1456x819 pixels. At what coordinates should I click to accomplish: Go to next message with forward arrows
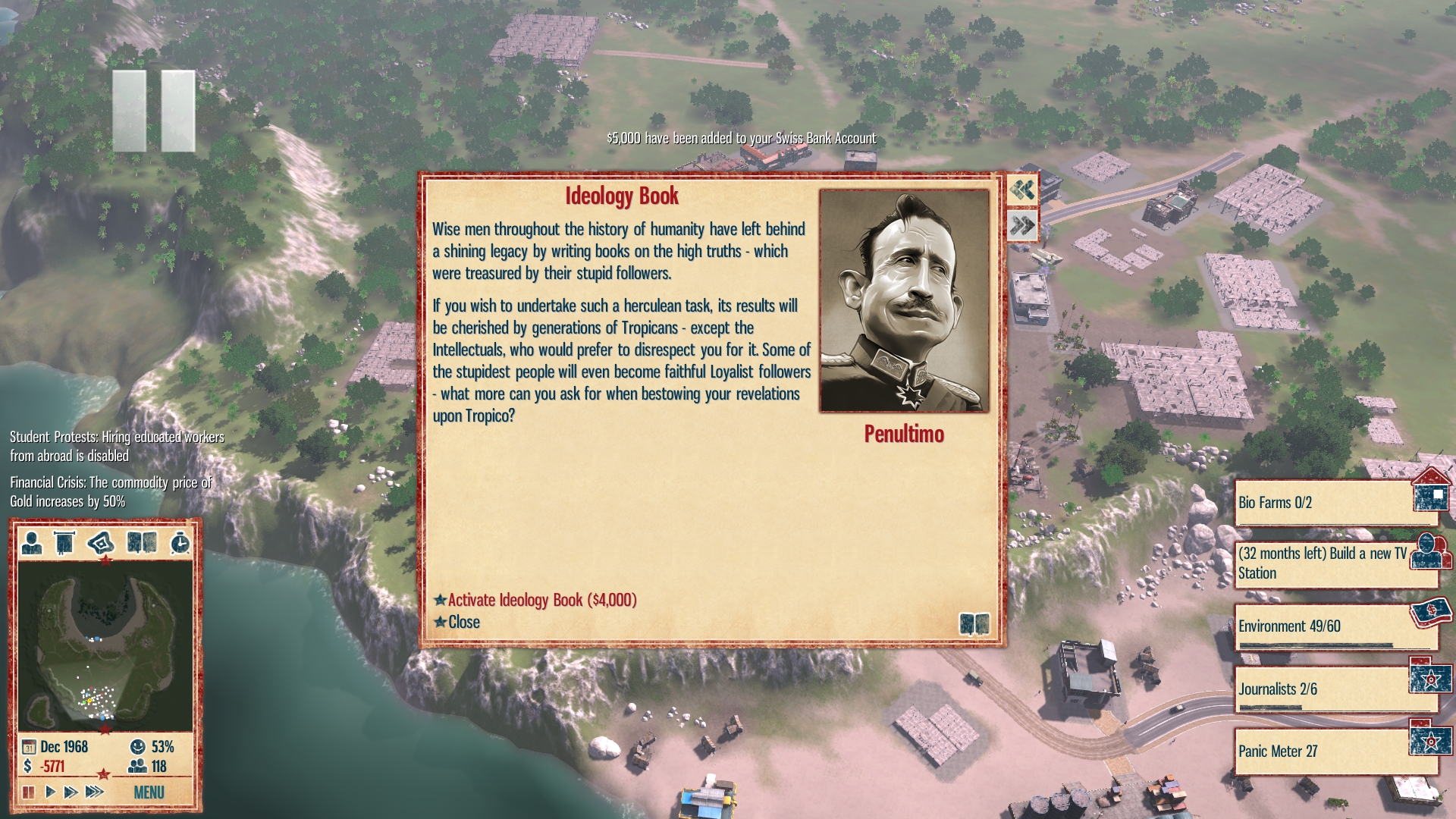[1022, 225]
